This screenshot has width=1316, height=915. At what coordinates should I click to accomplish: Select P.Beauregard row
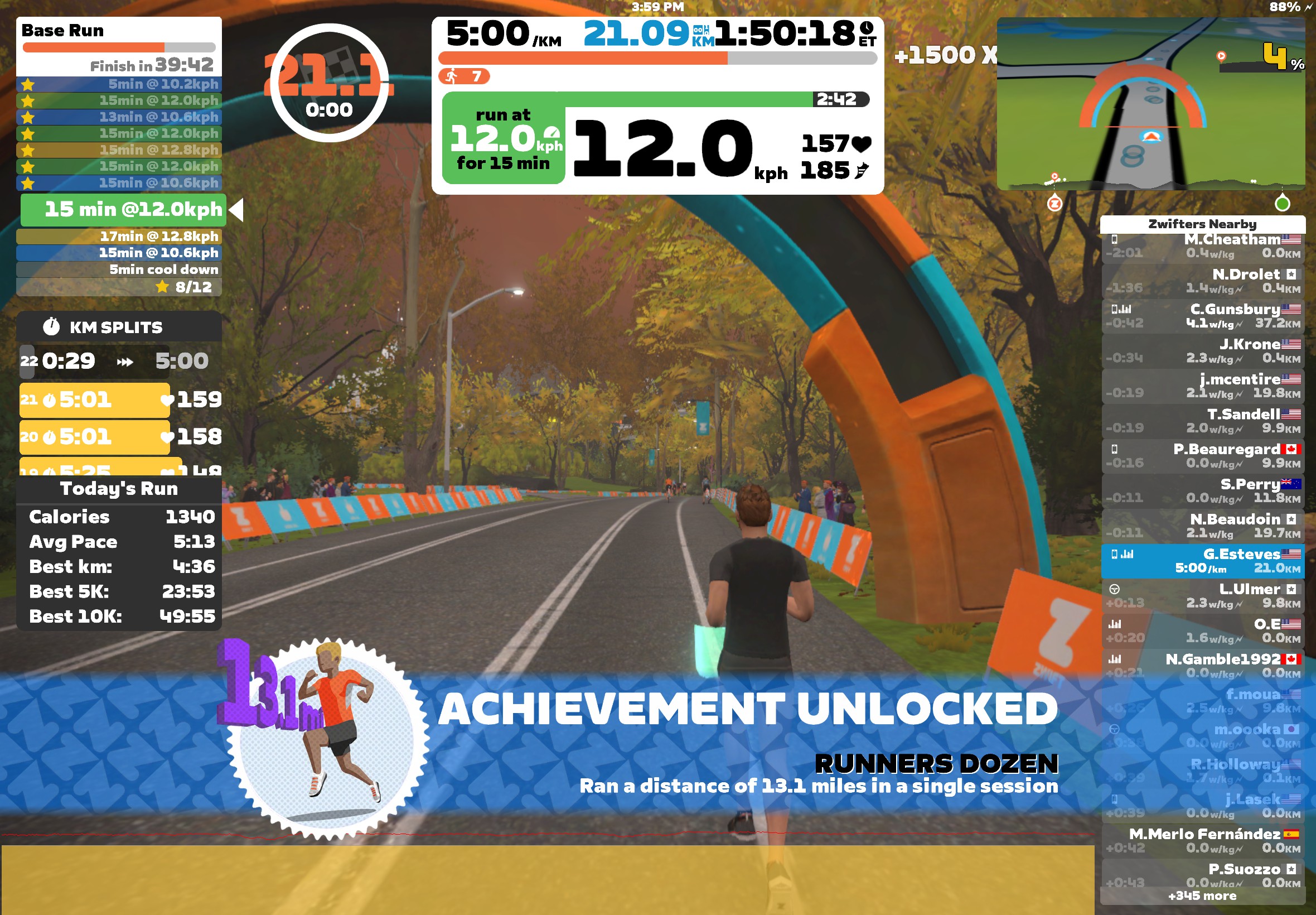click(x=1202, y=456)
